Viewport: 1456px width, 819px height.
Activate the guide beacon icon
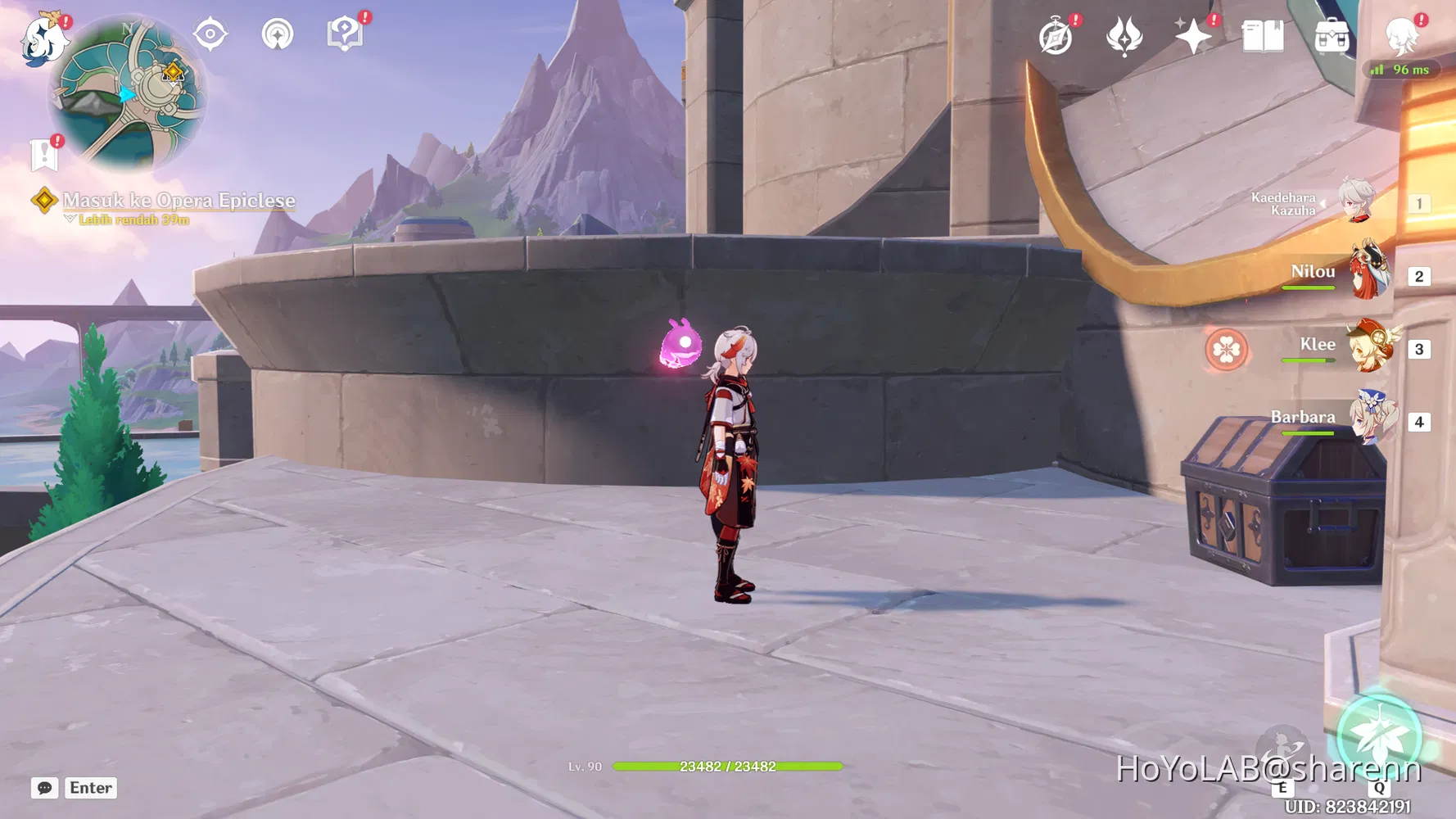point(279,33)
